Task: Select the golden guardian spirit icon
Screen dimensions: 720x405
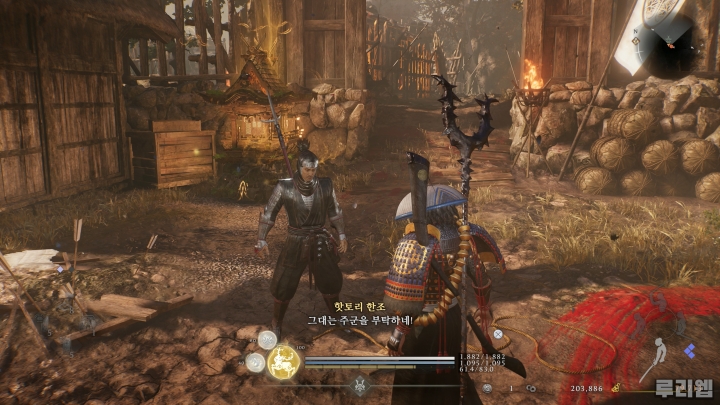Action: pyautogui.click(x=285, y=357)
